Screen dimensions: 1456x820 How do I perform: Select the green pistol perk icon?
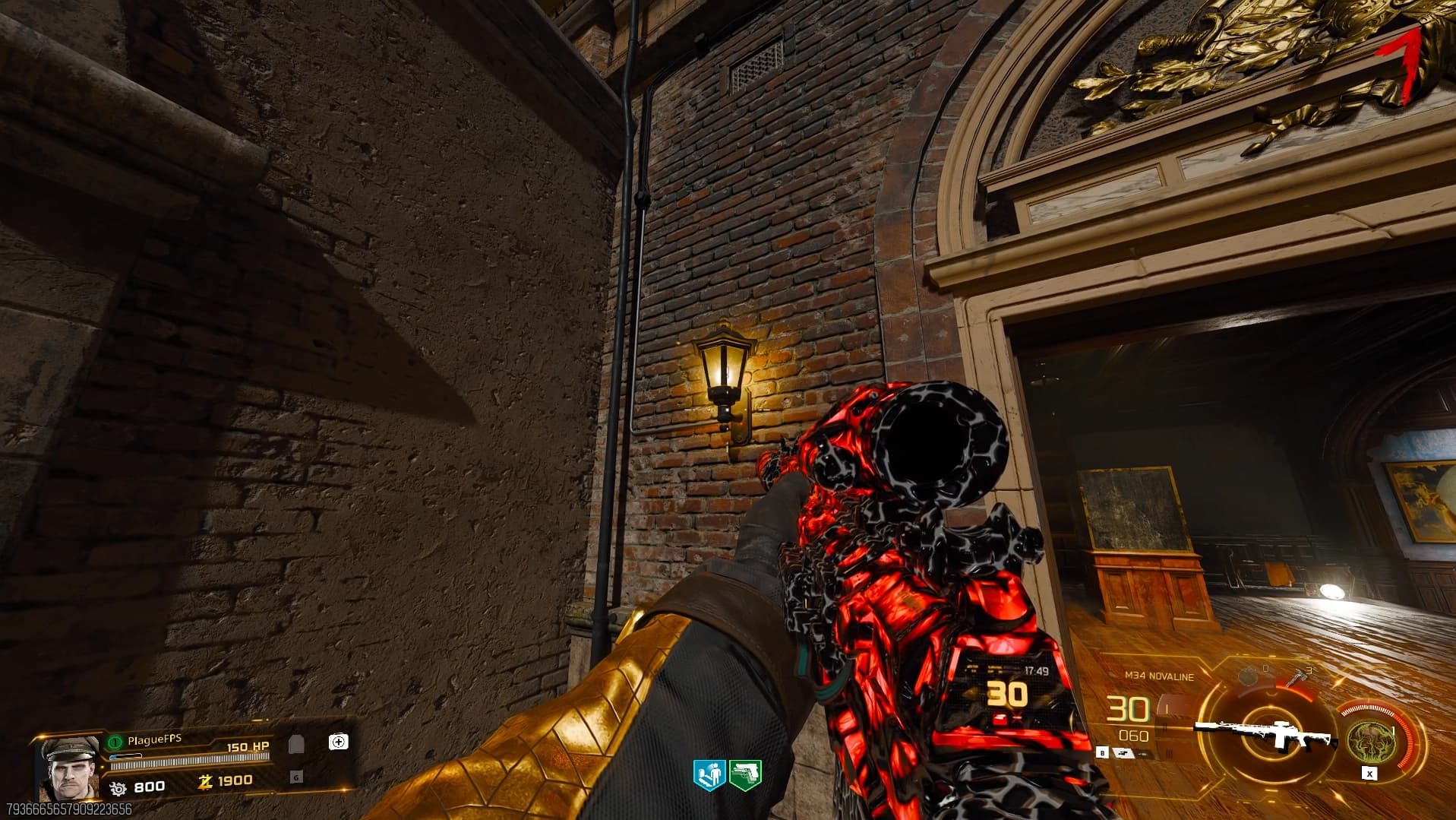(x=745, y=774)
